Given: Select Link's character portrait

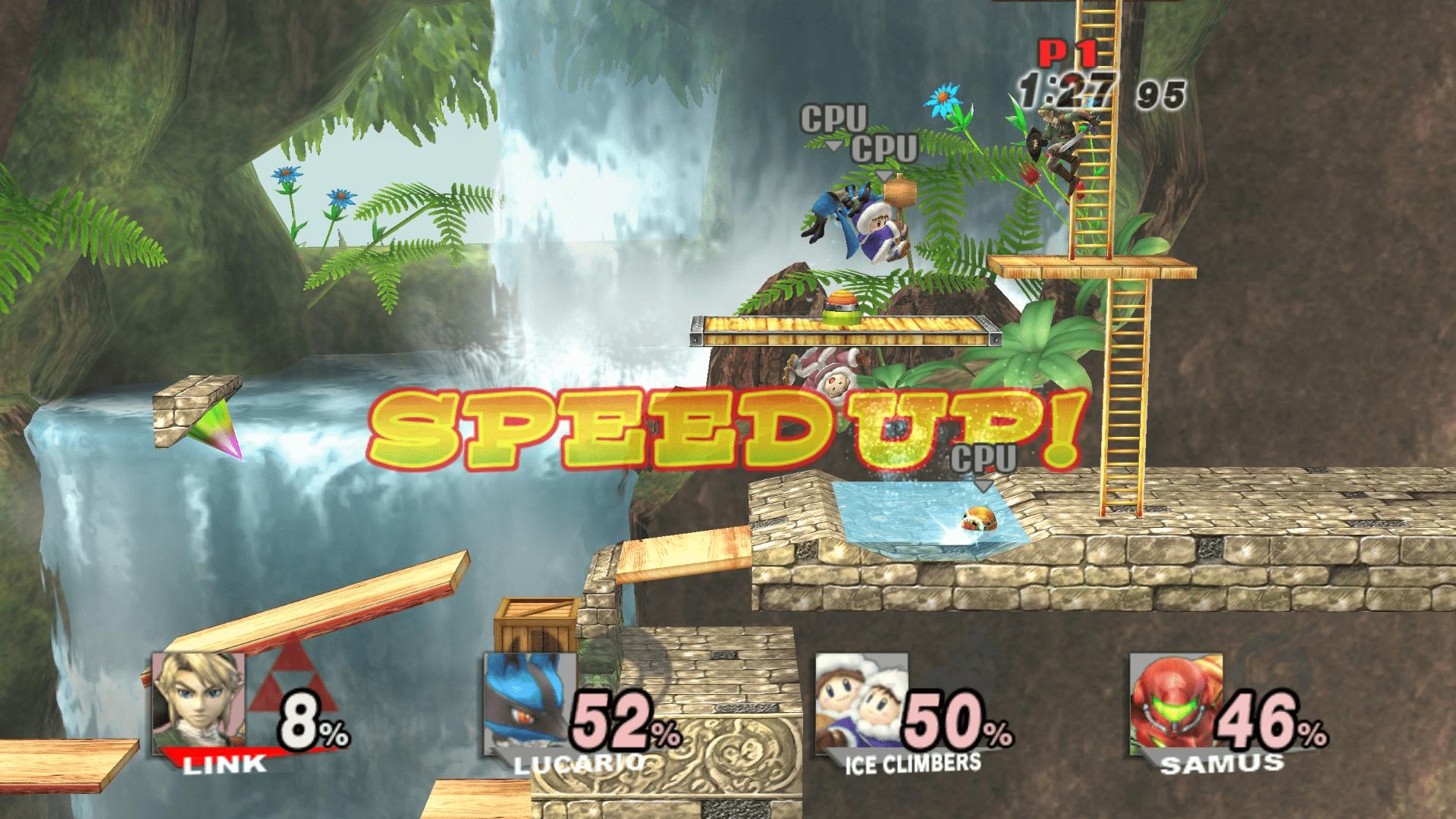Looking at the screenshot, I should pos(199,701).
